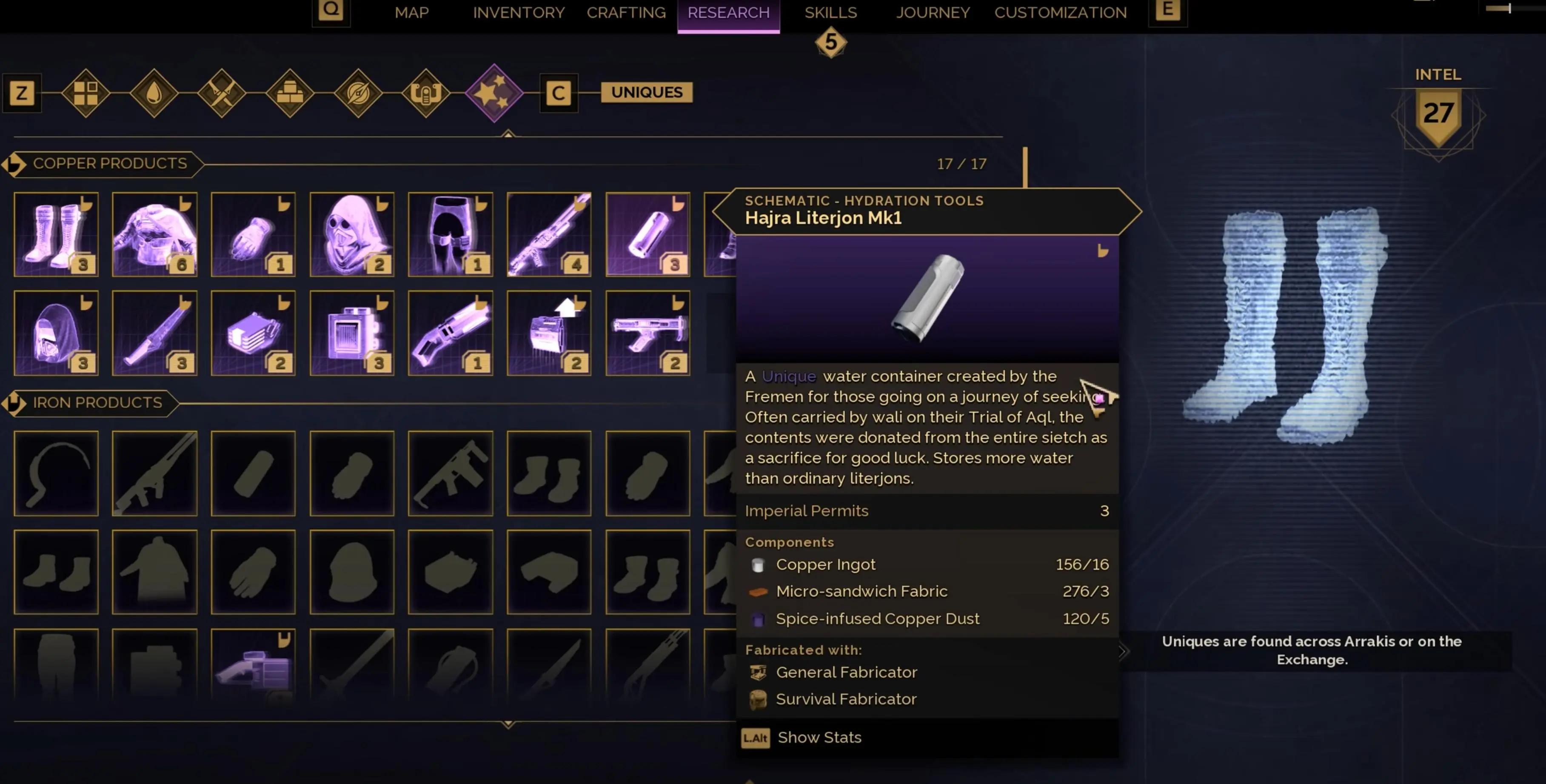The height and width of the screenshot is (784, 1546).
Task: Pick the unique trousers schematic
Action: coord(450,235)
